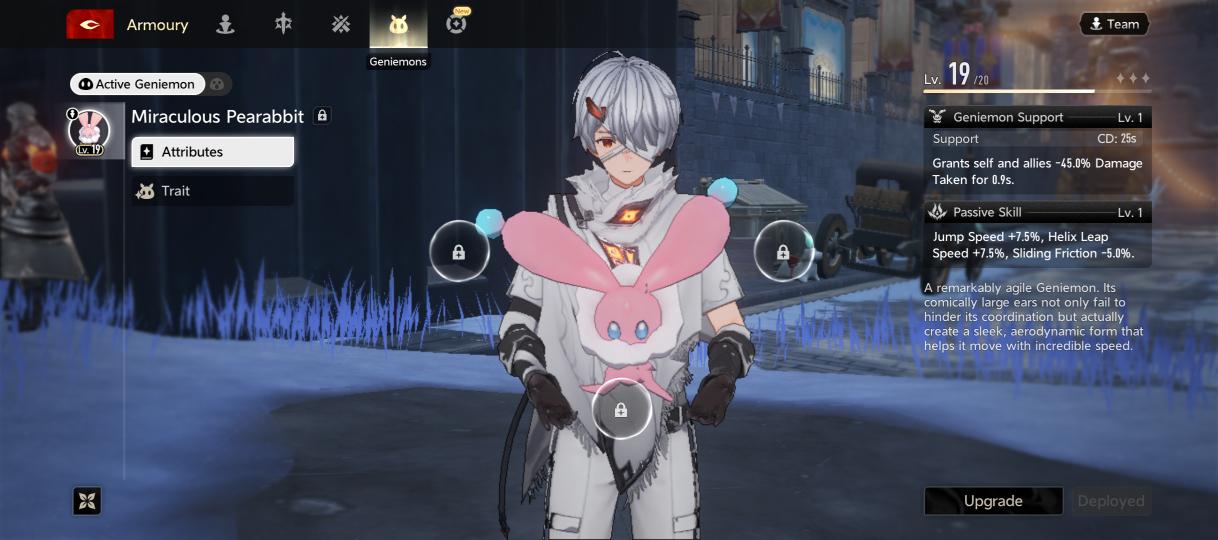Image resolution: width=1218 pixels, height=540 pixels.
Task: Toggle the lock beside Miraculous Pearabbit
Action: (x=322, y=116)
